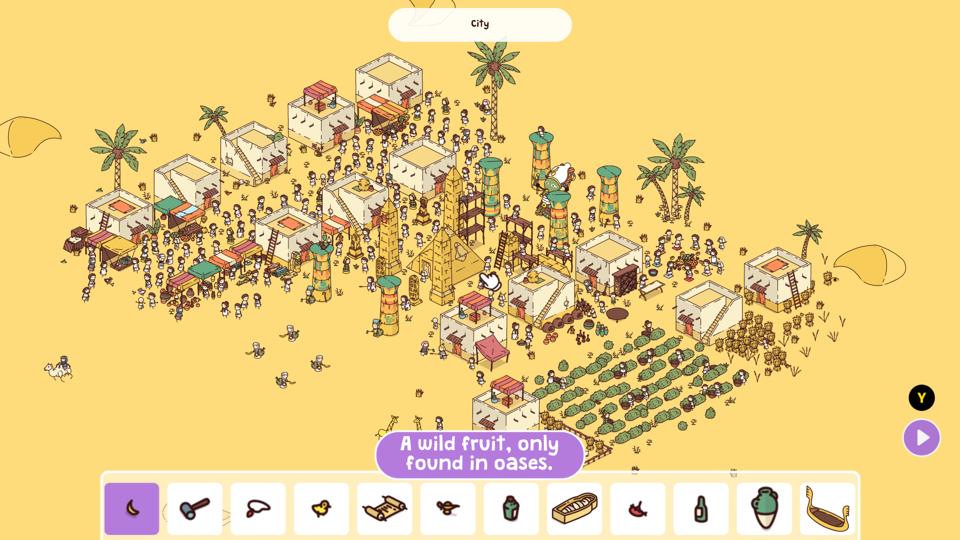Pick the golden boat target item

click(x=828, y=509)
